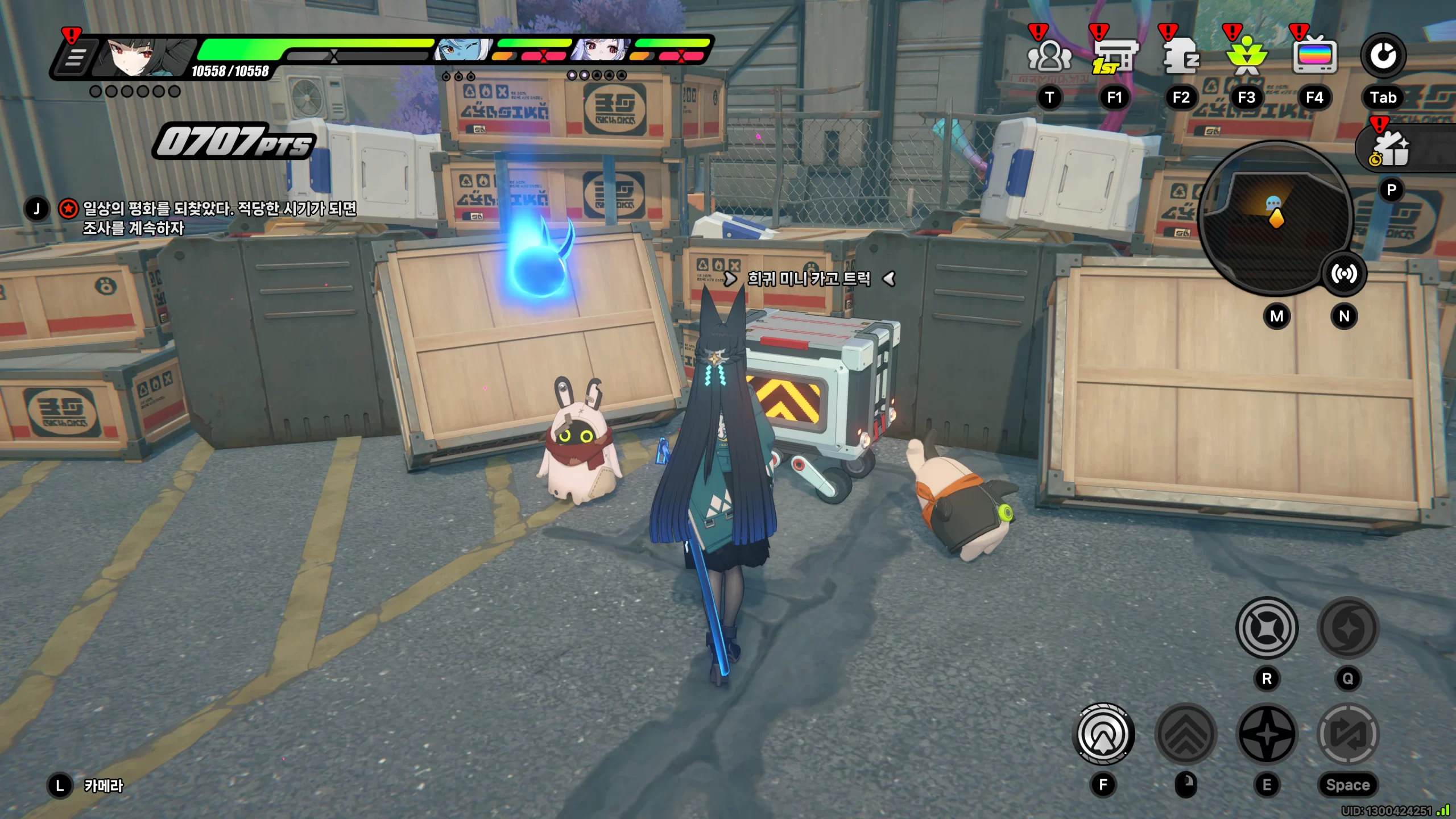Open the timed gift box icon

(1391, 150)
